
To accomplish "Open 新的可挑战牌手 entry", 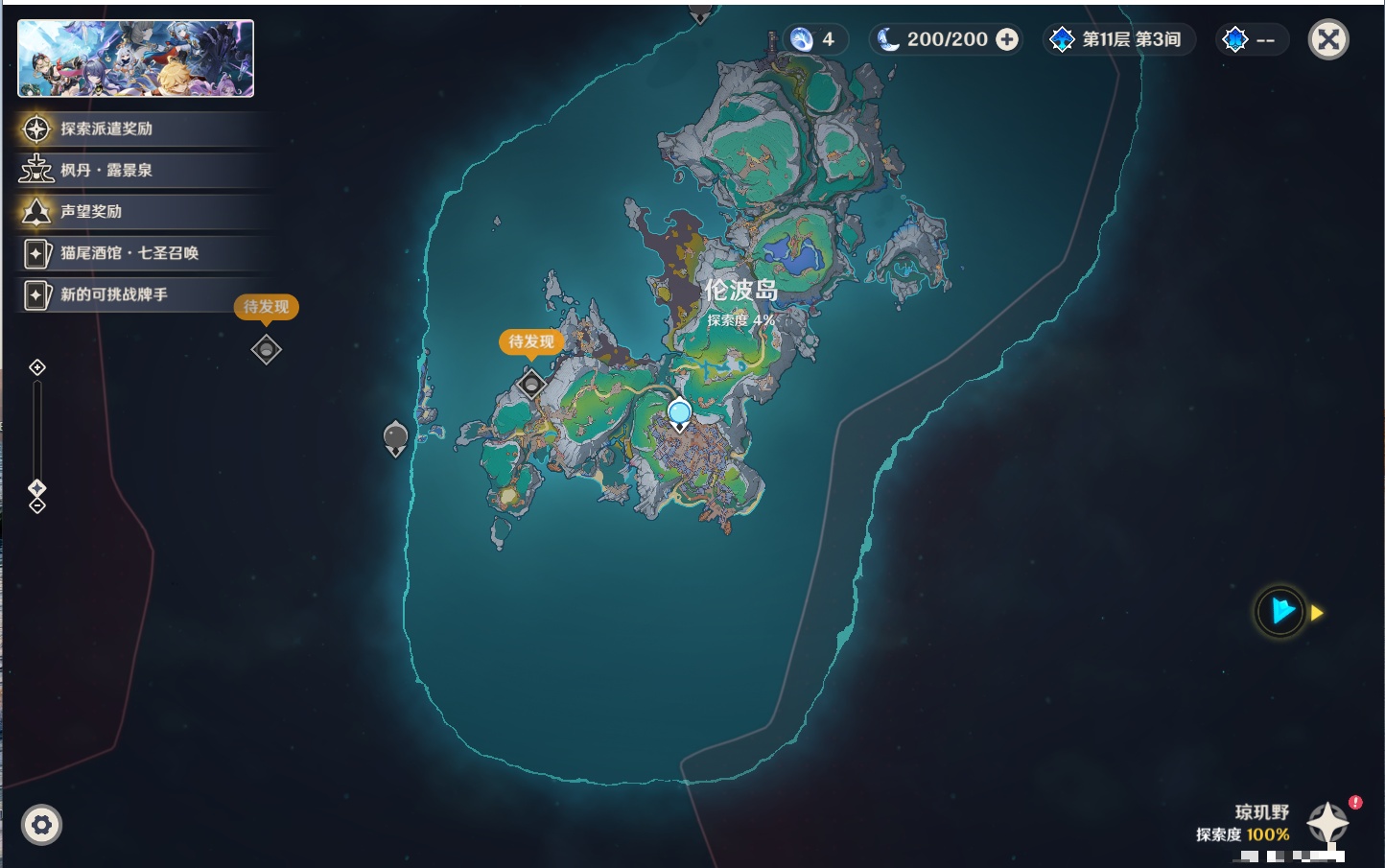I will pos(113,294).
